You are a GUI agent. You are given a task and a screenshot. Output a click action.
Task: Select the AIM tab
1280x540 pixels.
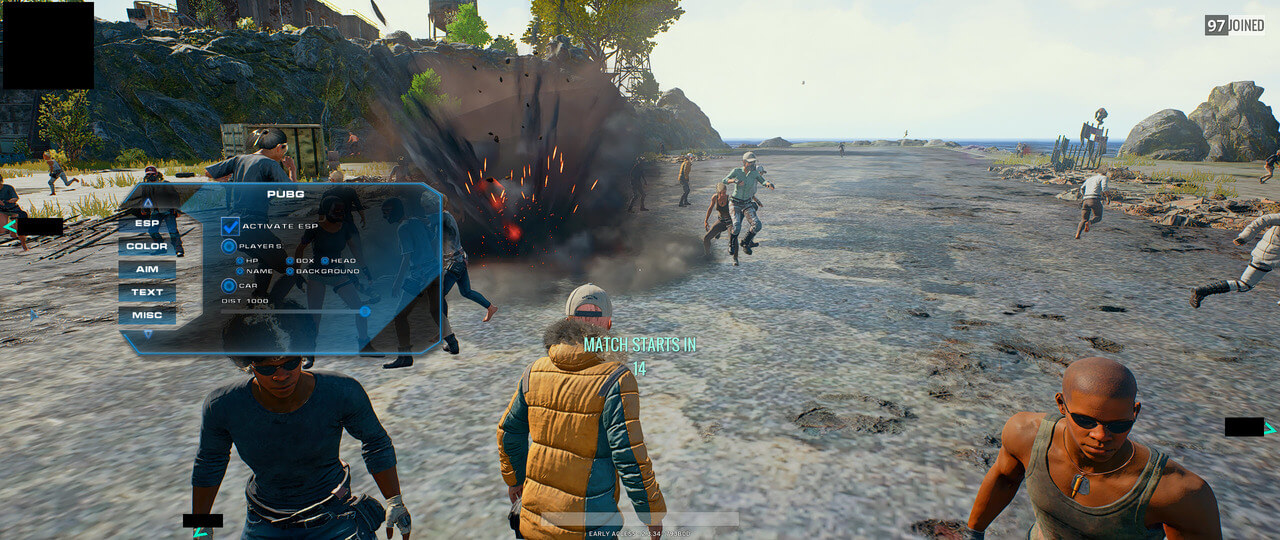click(x=147, y=269)
